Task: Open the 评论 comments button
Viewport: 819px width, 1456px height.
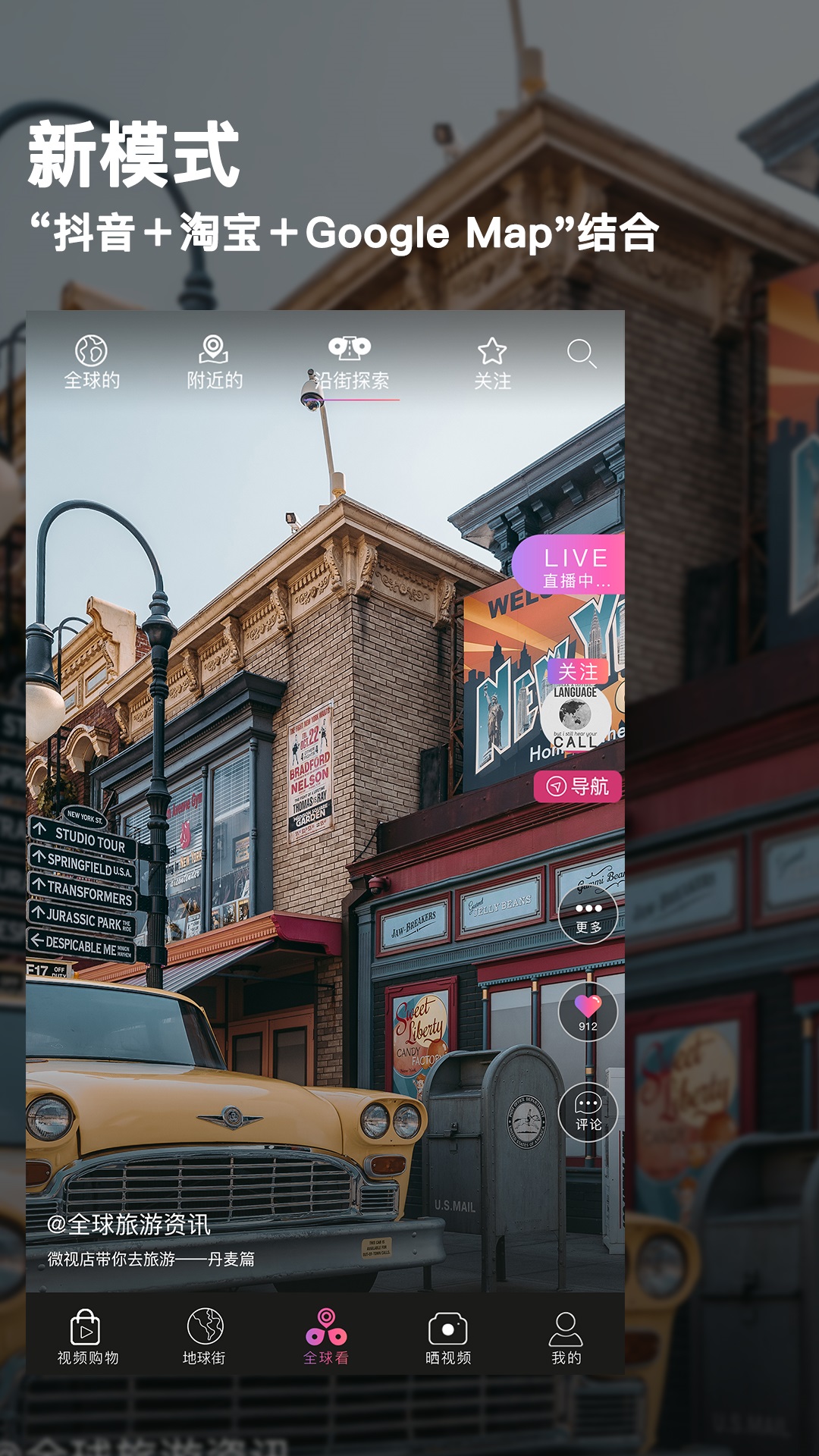Action: (588, 1112)
